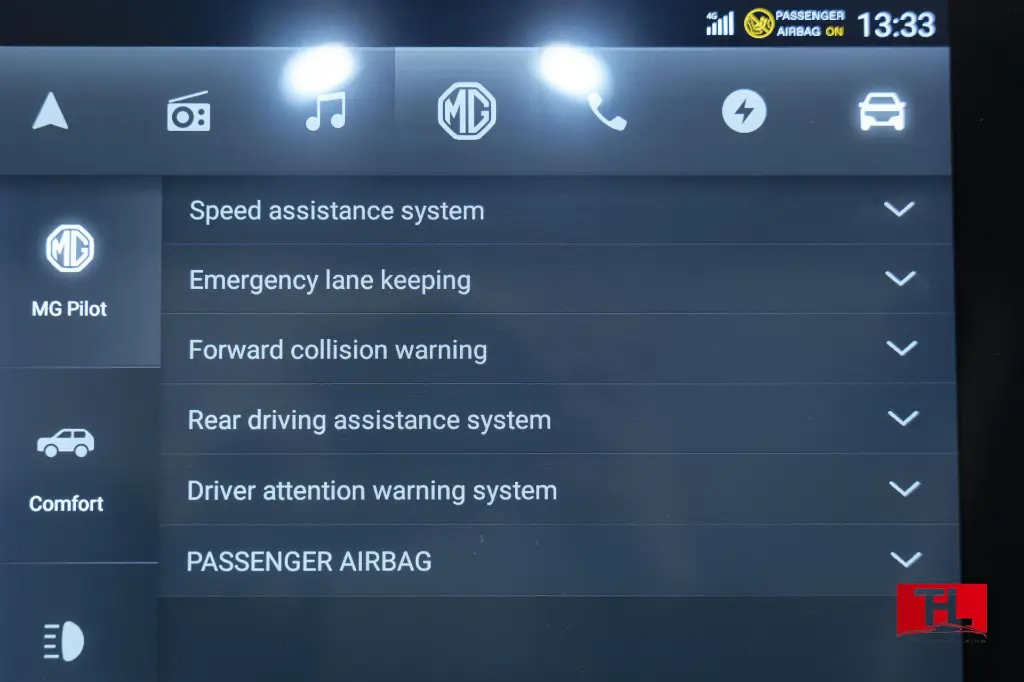Screen dimensions: 1024x682
Task: Switch to the Comfort tab
Action: click(66, 465)
